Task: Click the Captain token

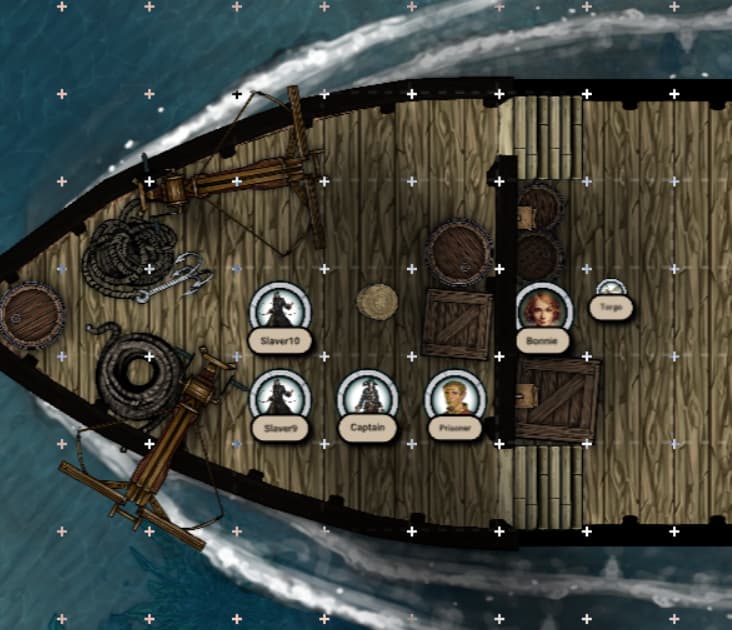Action: 368,396
